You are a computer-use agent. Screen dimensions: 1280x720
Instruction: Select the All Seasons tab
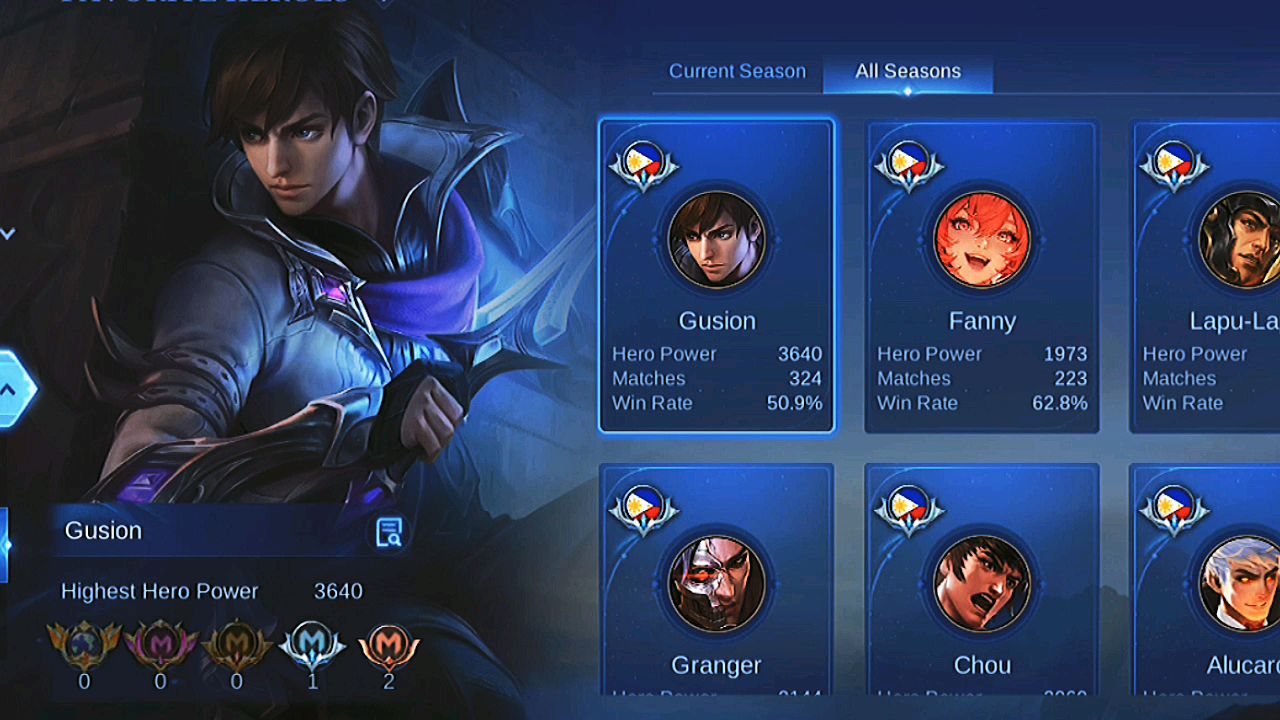point(908,72)
